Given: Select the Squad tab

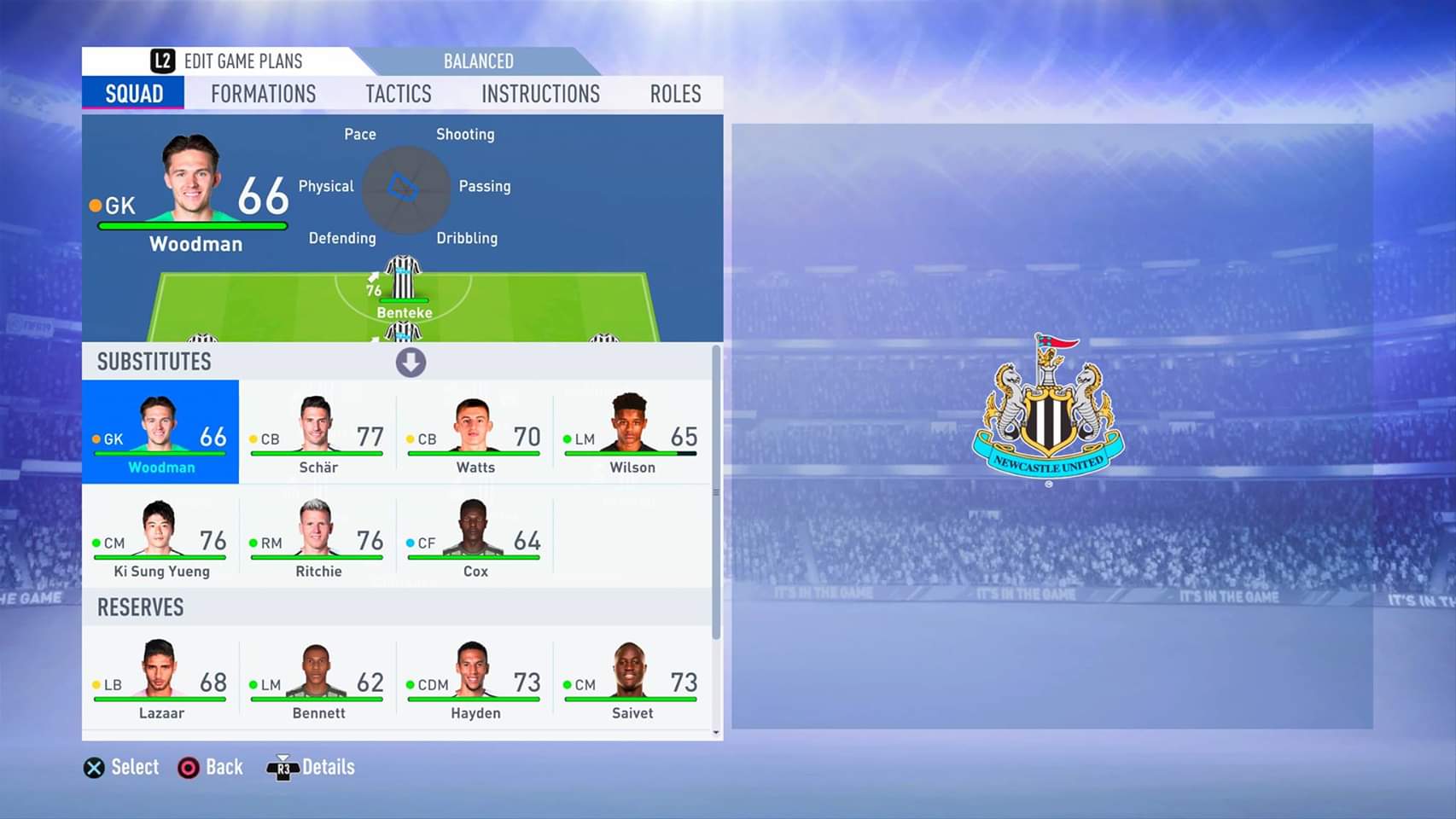Looking at the screenshot, I should tap(134, 94).
